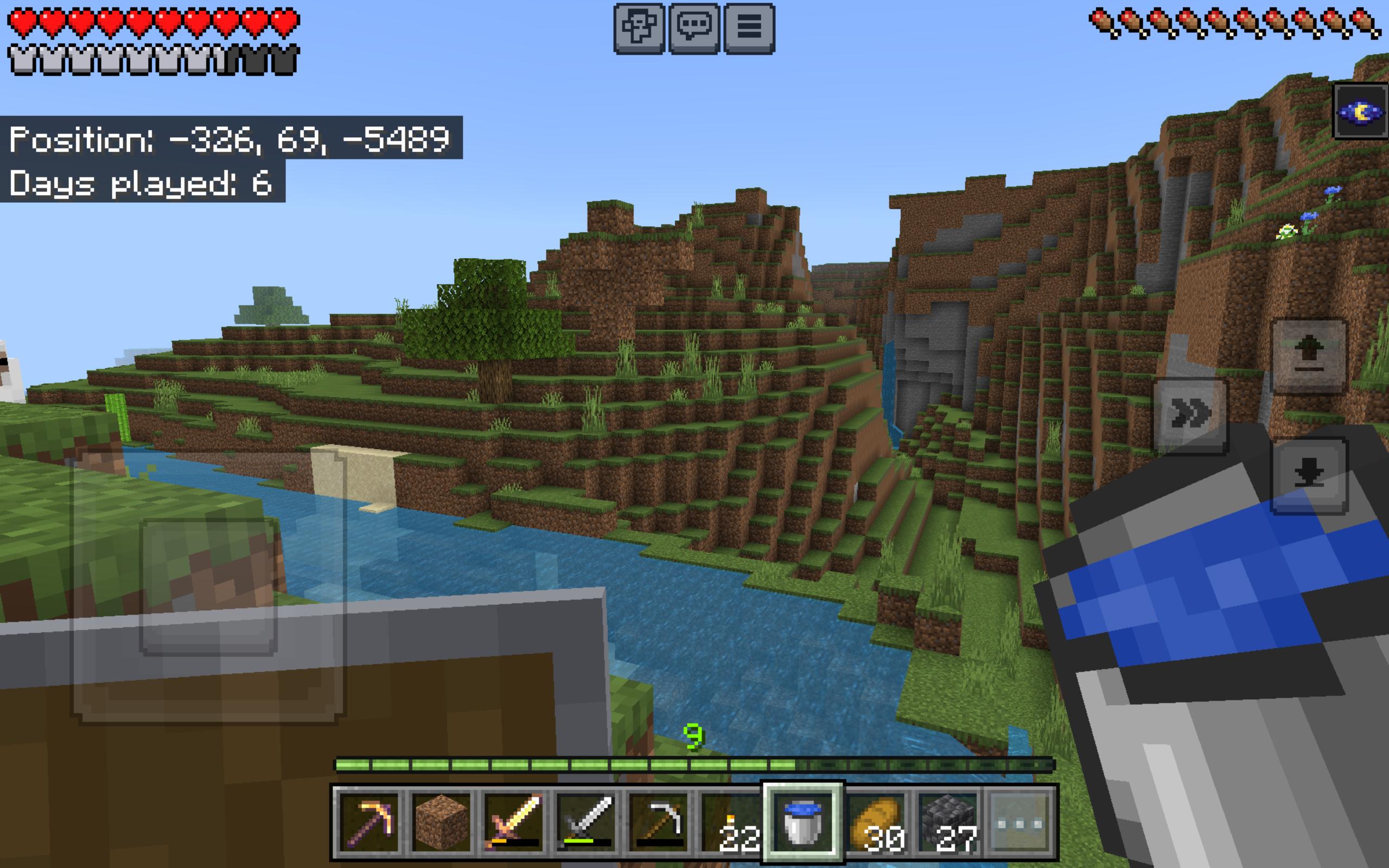Screen dimensions: 1389x868
Task: Tap the moon icon in the top-right corner
Action: 1361,111
